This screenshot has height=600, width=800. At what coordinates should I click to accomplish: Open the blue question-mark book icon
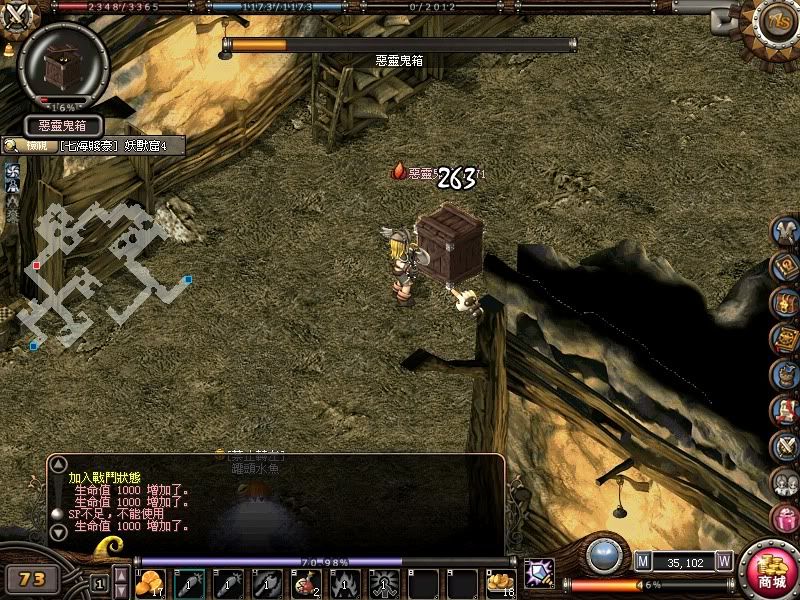click(x=785, y=265)
